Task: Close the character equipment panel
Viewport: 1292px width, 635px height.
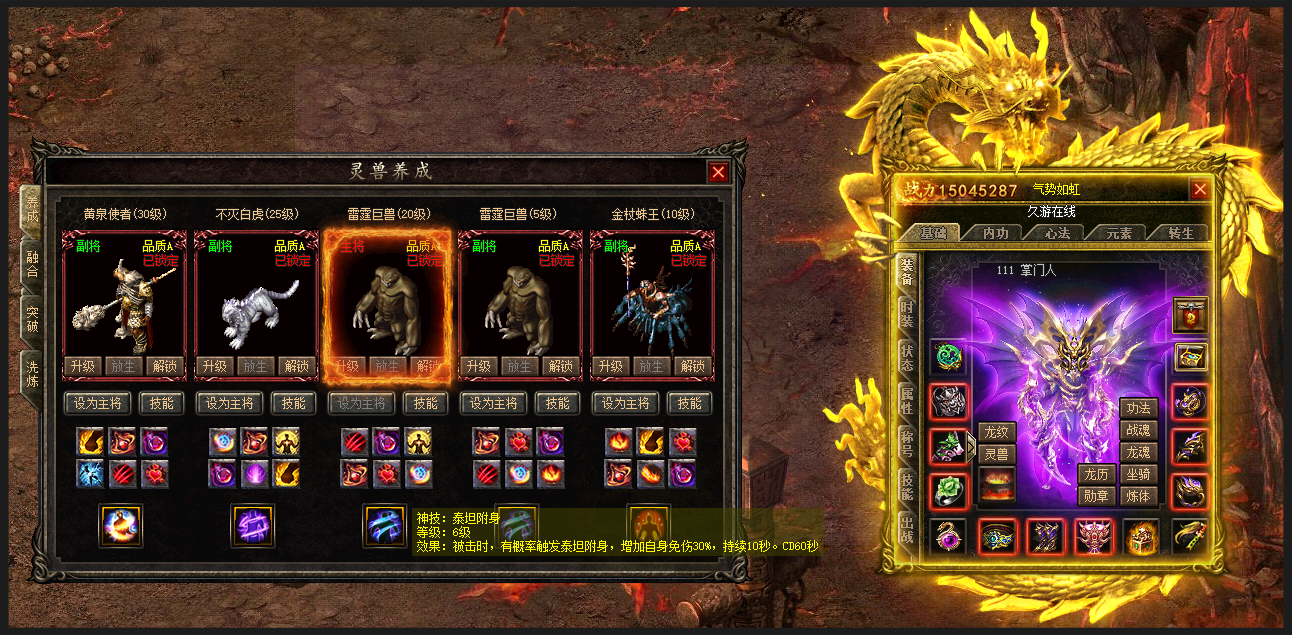Action: [1200, 190]
